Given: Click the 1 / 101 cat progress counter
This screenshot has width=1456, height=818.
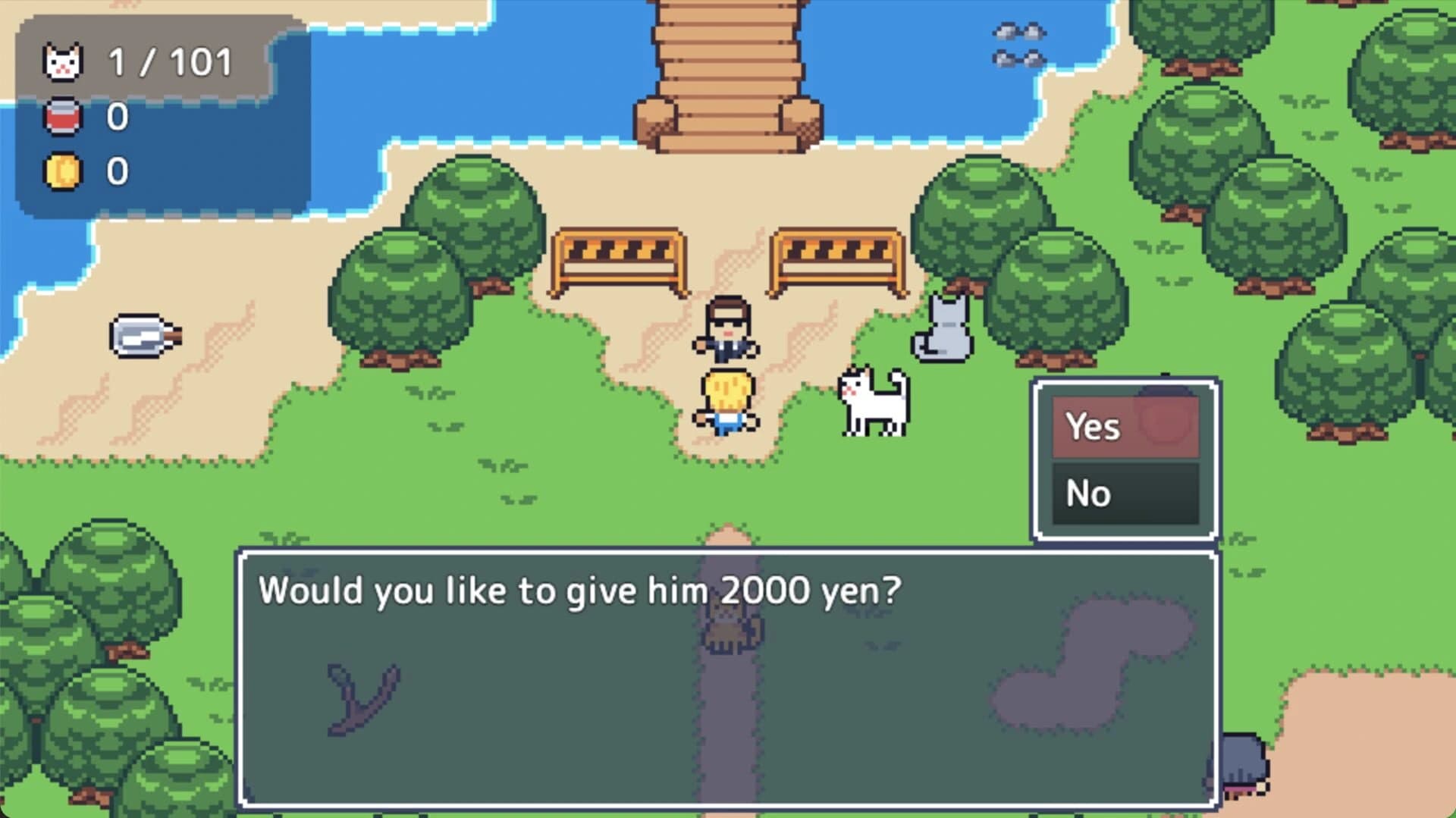Looking at the screenshot, I should pyautogui.click(x=168, y=63).
